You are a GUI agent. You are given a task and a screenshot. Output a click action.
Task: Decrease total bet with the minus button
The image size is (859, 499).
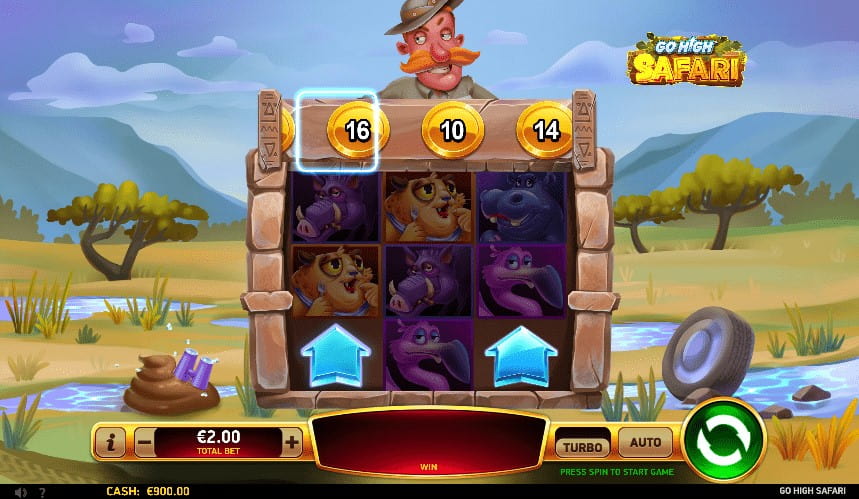point(145,441)
